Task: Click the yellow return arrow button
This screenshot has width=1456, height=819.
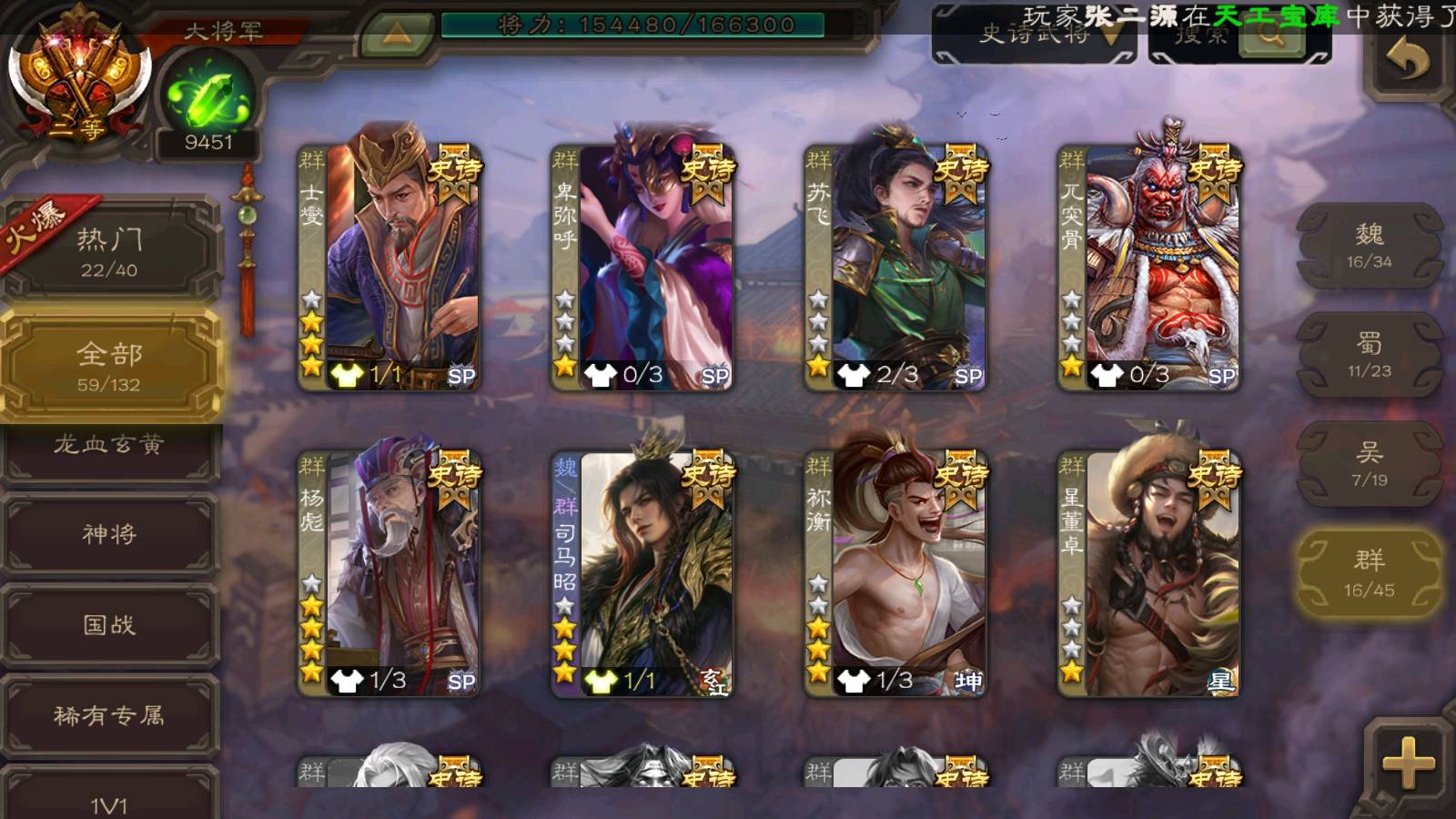Action: point(1408,62)
